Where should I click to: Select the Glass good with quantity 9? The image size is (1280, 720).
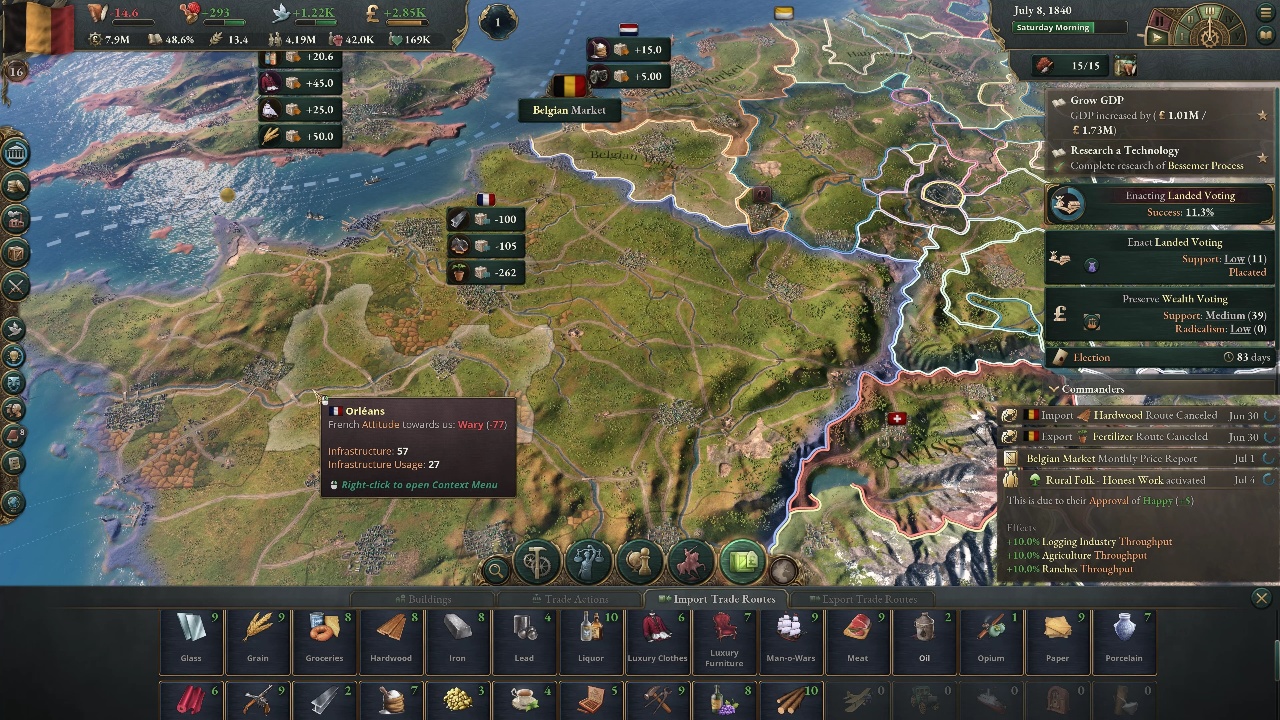click(x=191, y=640)
